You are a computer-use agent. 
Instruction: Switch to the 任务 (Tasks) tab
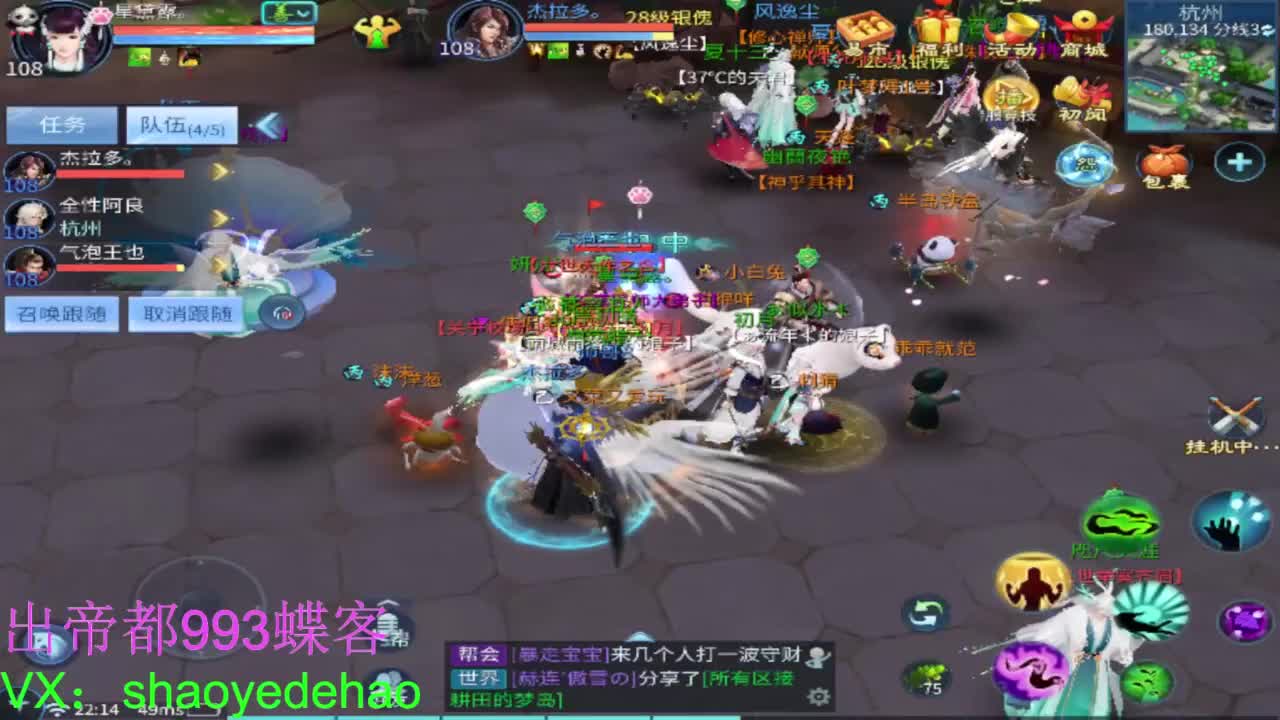coord(63,125)
